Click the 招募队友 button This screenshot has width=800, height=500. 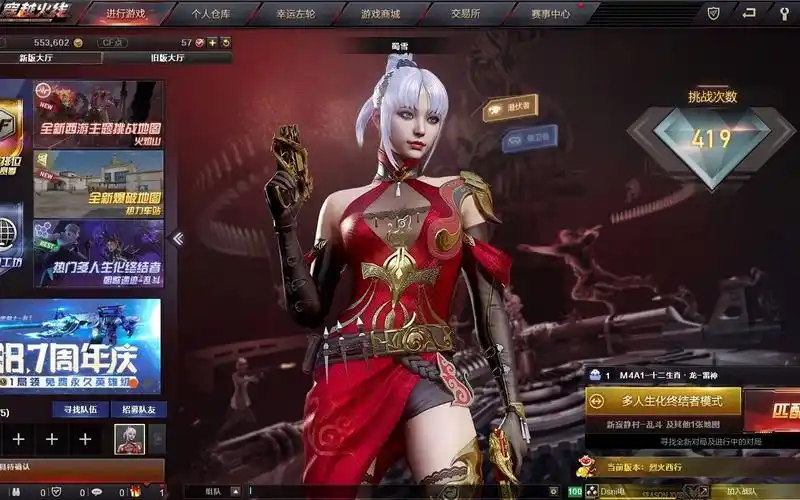[x=138, y=410]
